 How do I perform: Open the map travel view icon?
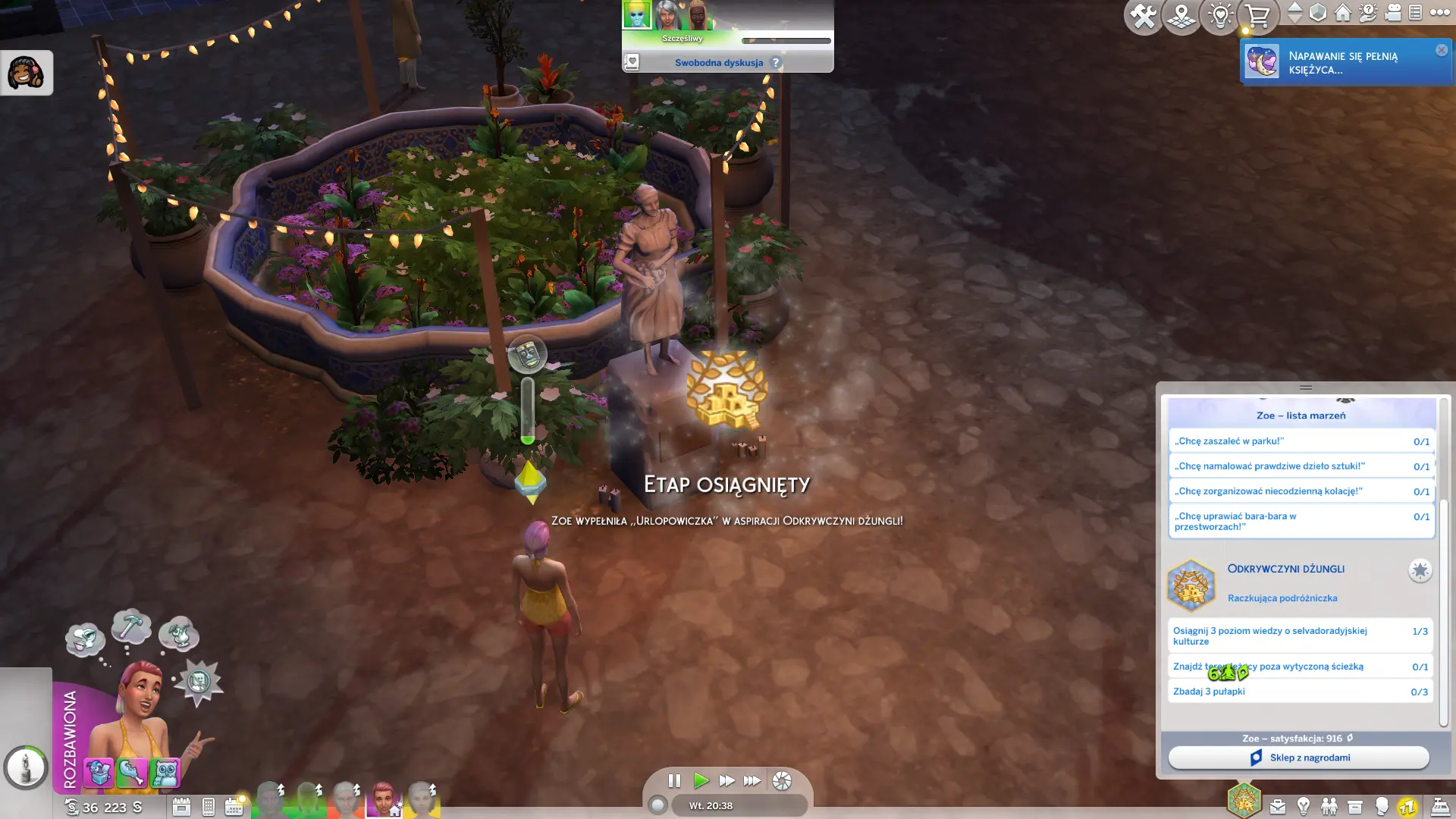tap(1181, 16)
